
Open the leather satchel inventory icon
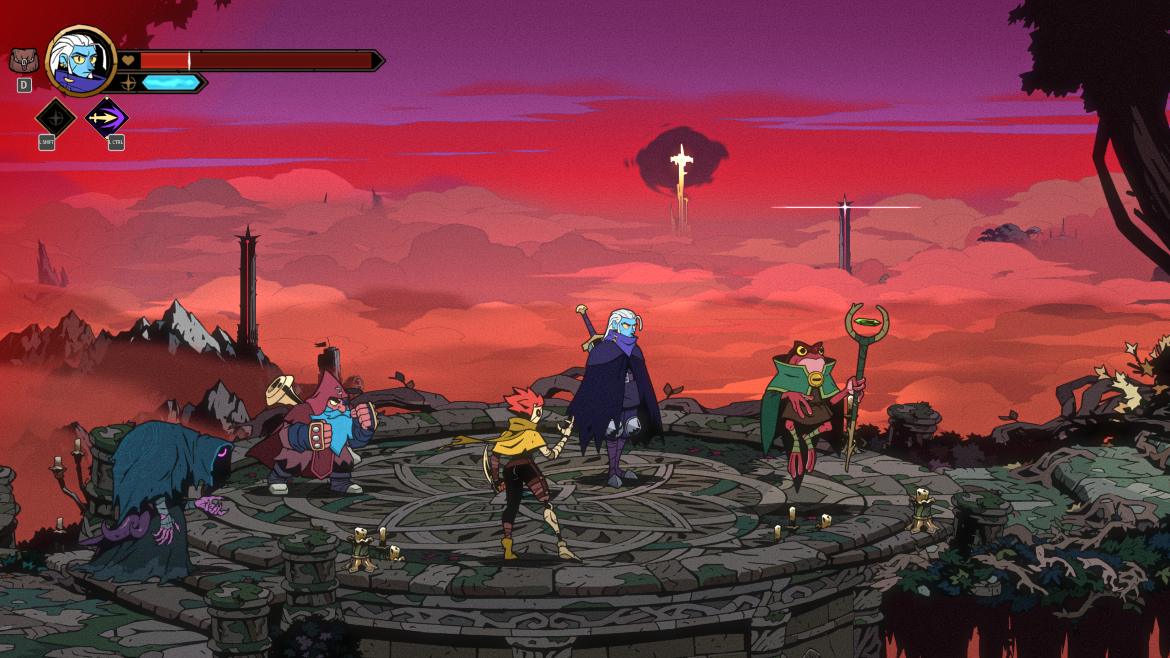23,60
